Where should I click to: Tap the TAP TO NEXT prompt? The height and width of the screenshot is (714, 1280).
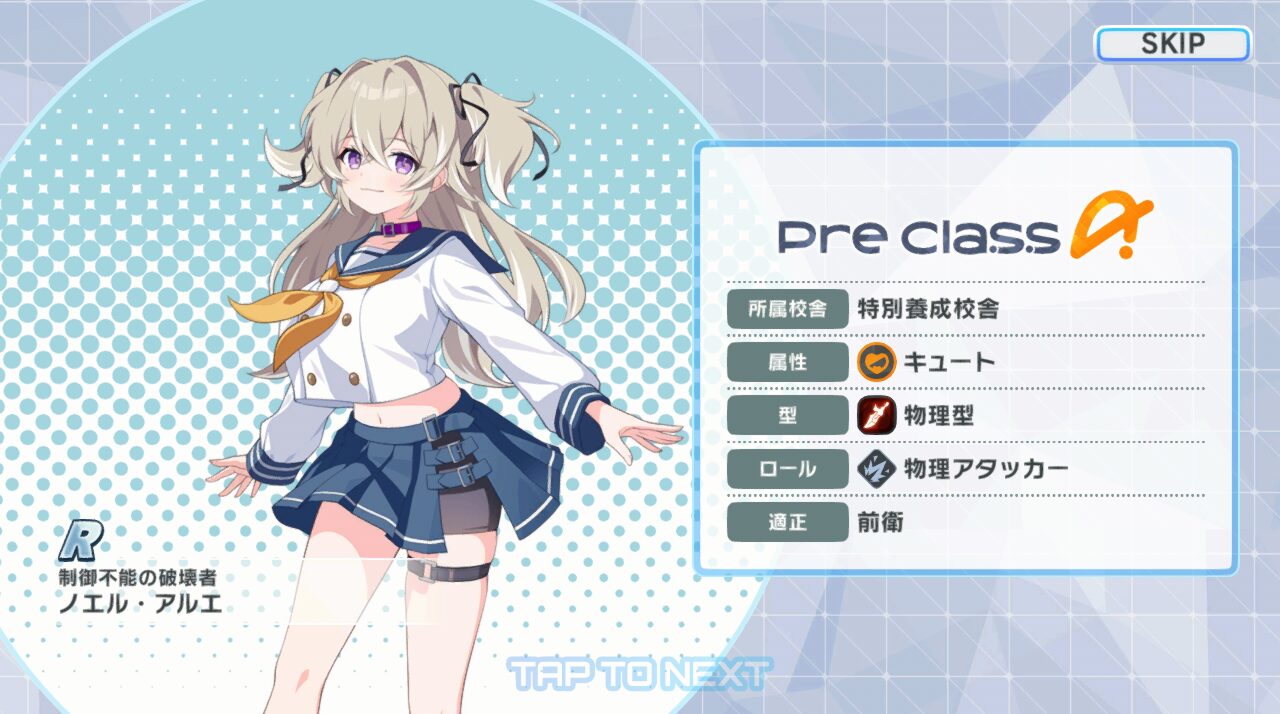[639, 673]
